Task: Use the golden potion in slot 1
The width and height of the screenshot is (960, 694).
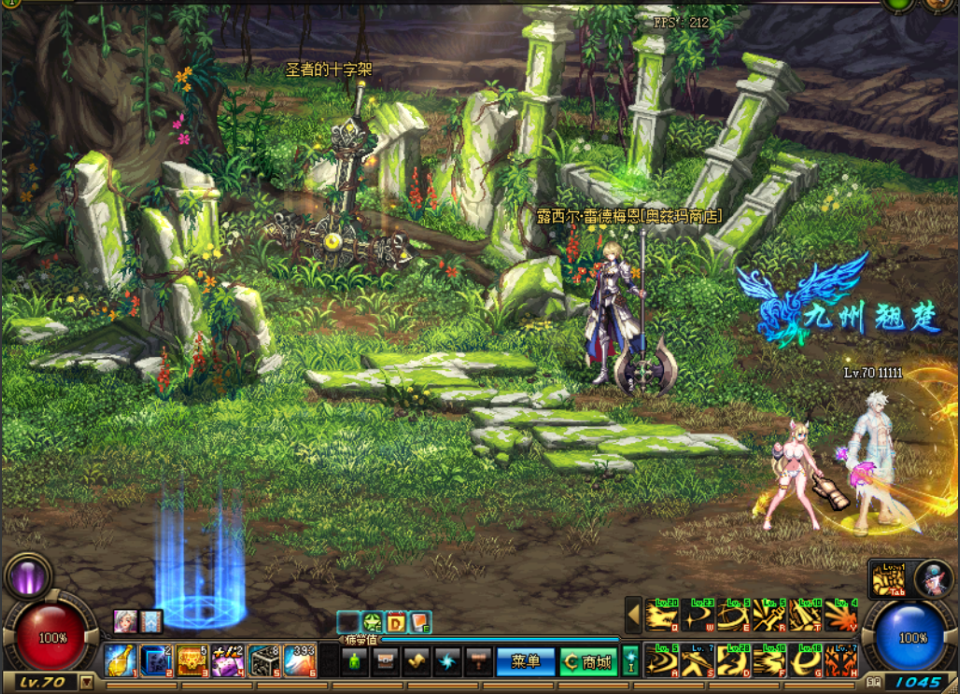Action: coord(120,660)
